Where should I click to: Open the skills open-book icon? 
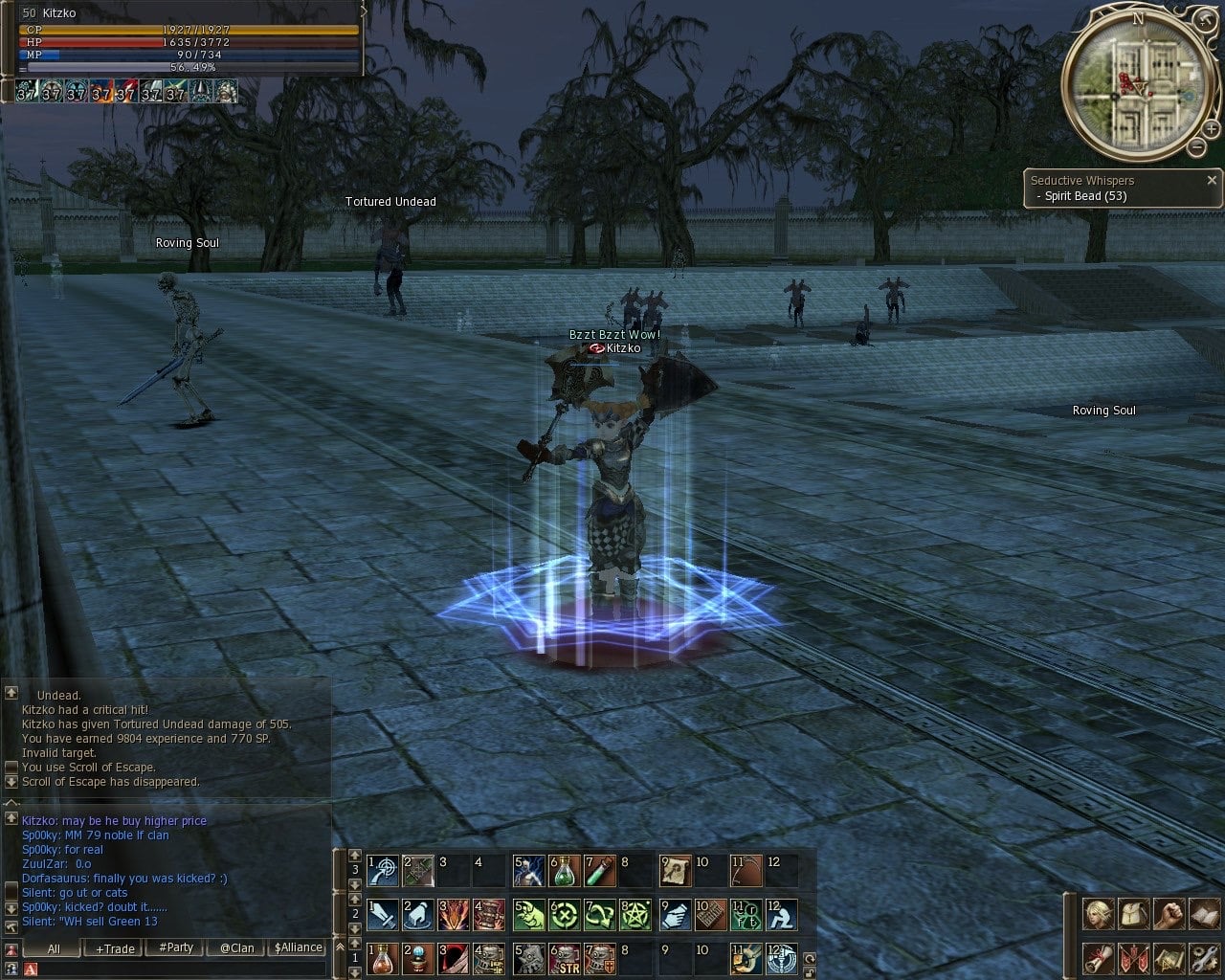(1203, 914)
